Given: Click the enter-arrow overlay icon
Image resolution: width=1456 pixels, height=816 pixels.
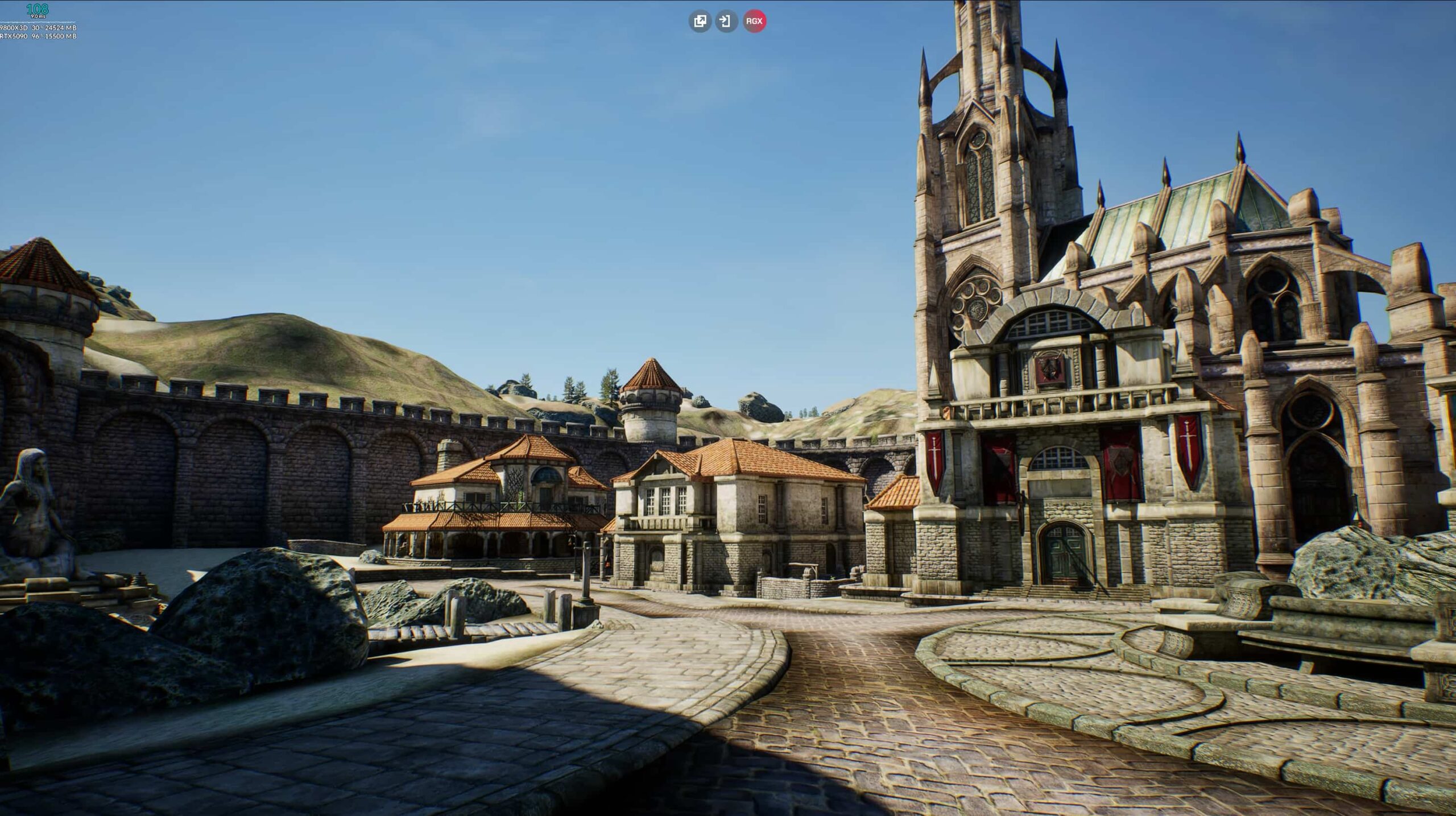Looking at the screenshot, I should (726, 22).
